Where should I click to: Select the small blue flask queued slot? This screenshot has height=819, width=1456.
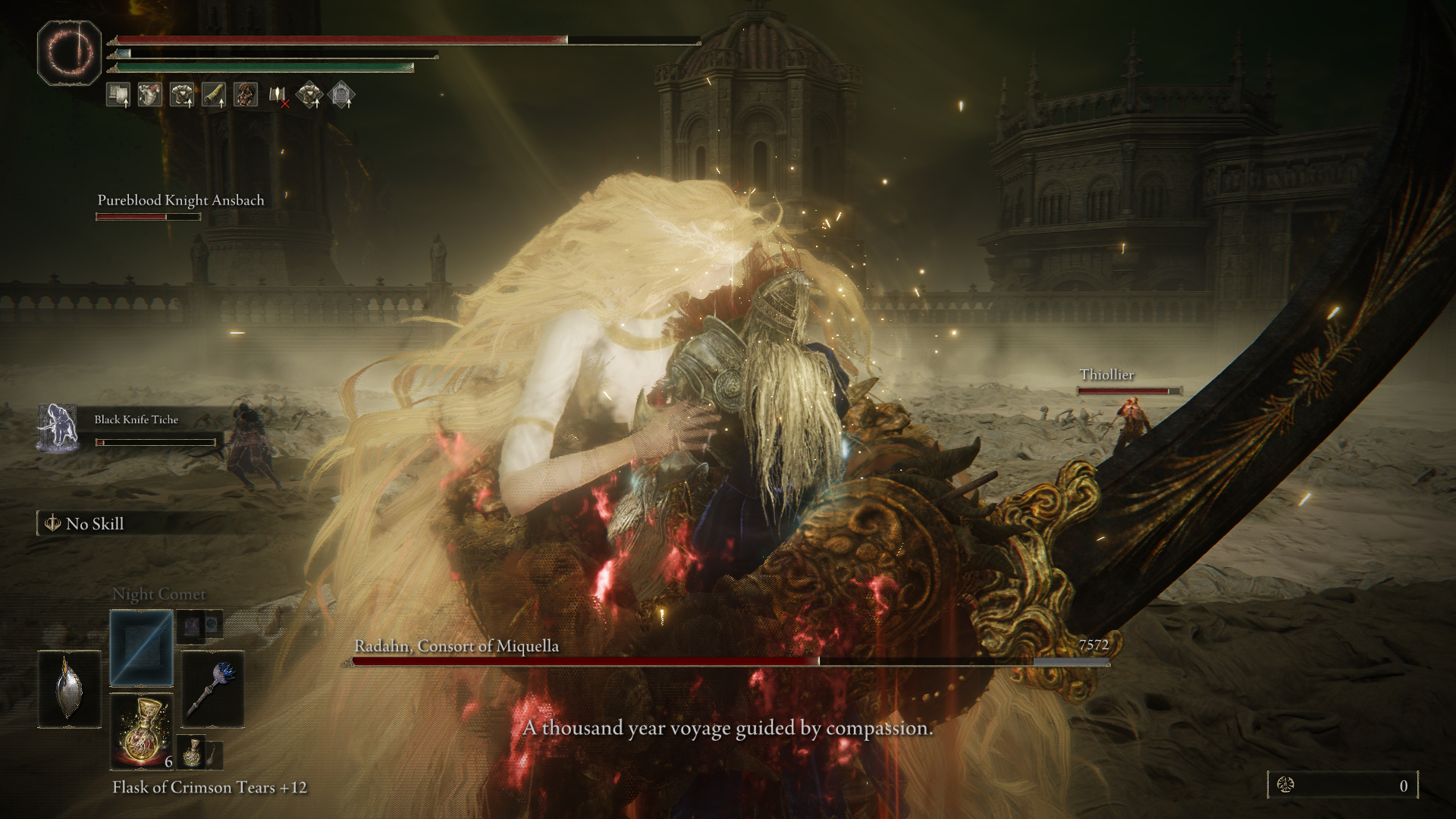(192, 751)
